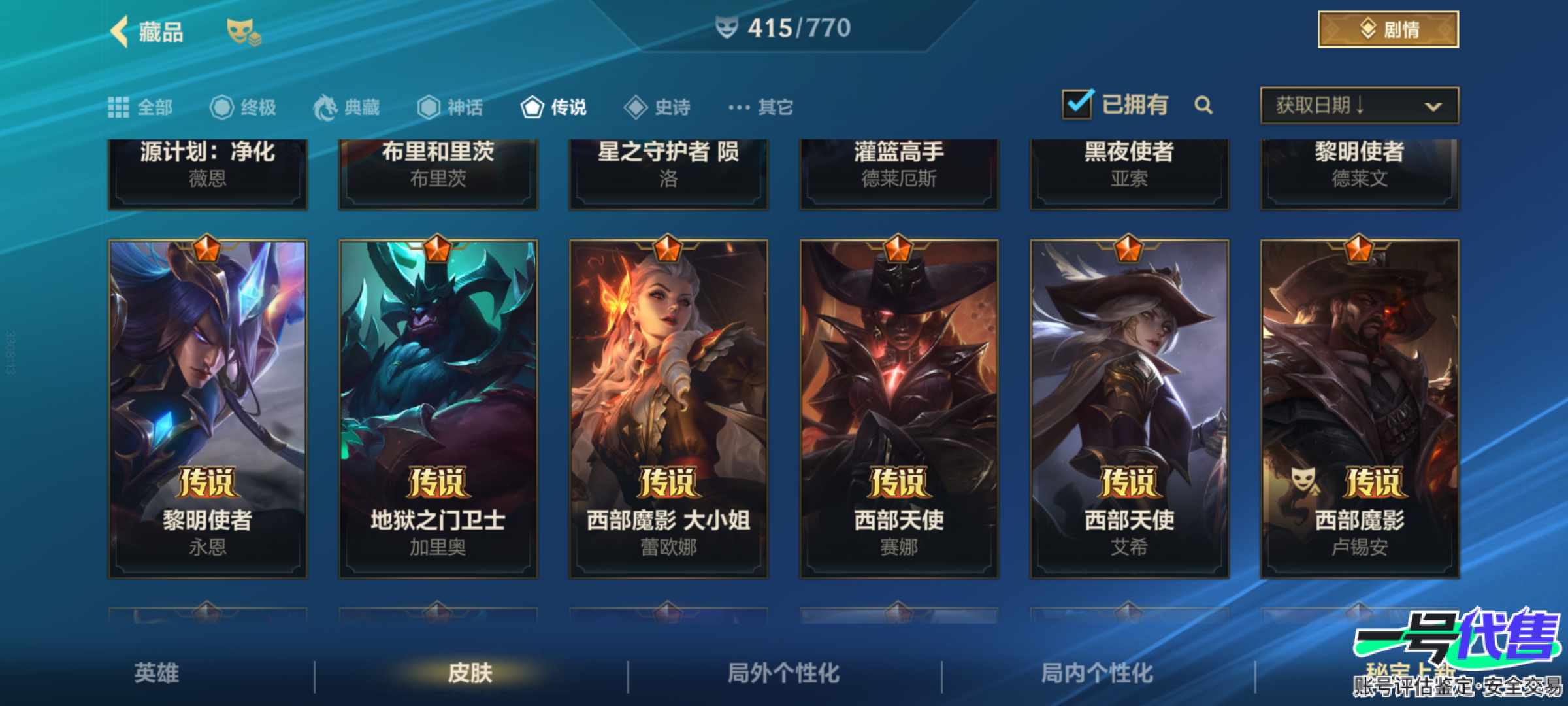Go back using the 藏品 back arrow
The image size is (1568, 706).
coord(120,30)
